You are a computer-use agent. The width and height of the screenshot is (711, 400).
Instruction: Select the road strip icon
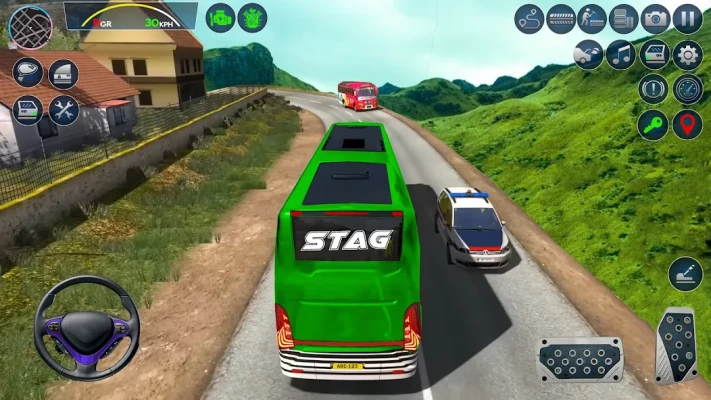[x=561, y=19]
